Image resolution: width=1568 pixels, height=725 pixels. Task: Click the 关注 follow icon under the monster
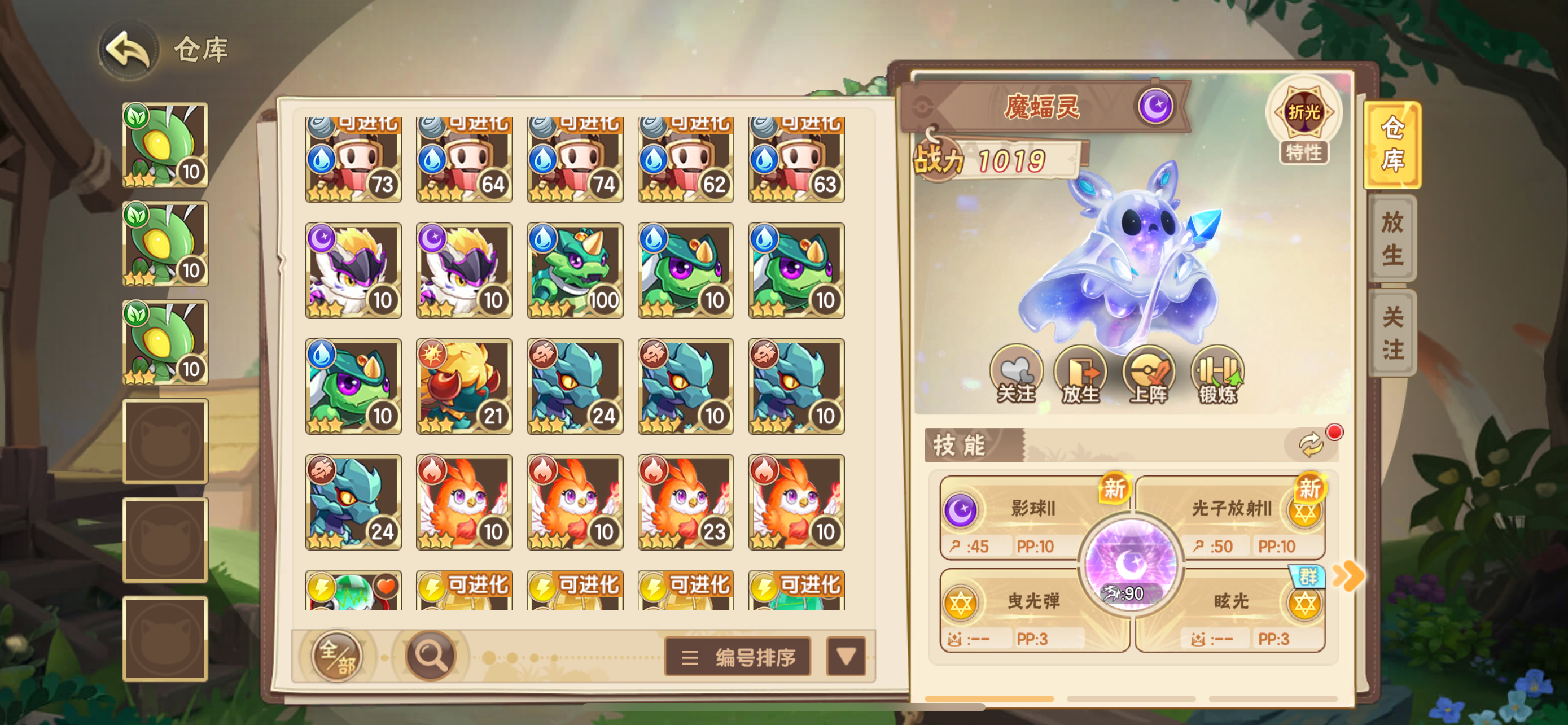click(x=1017, y=374)
